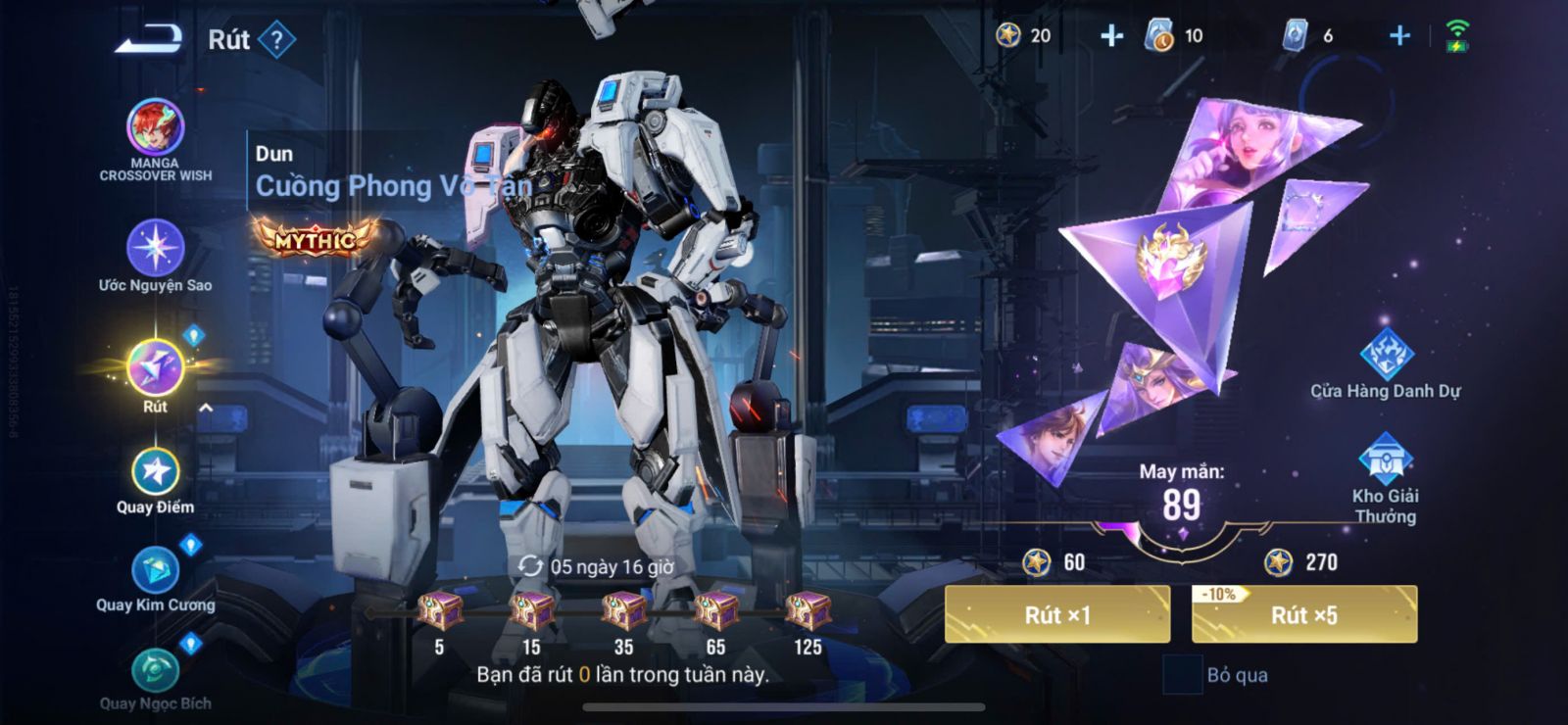Viewport: 1568px width, 725px height.
Task: Open the Rút help question mark
Action: coord(277,40)
